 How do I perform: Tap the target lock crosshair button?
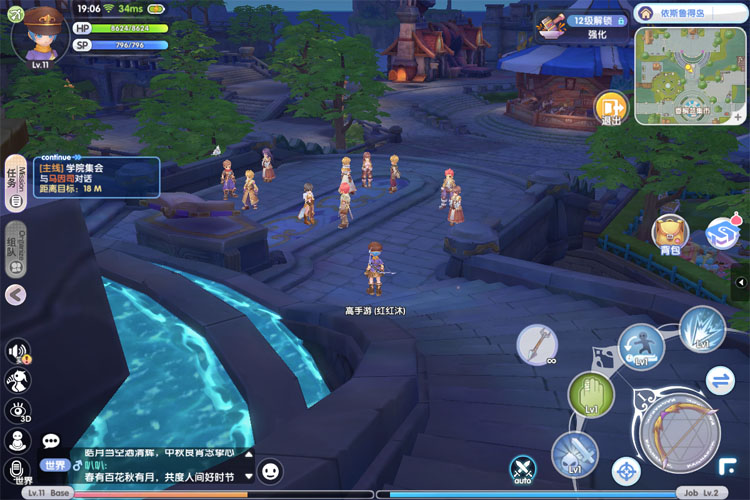coord(626,468)
